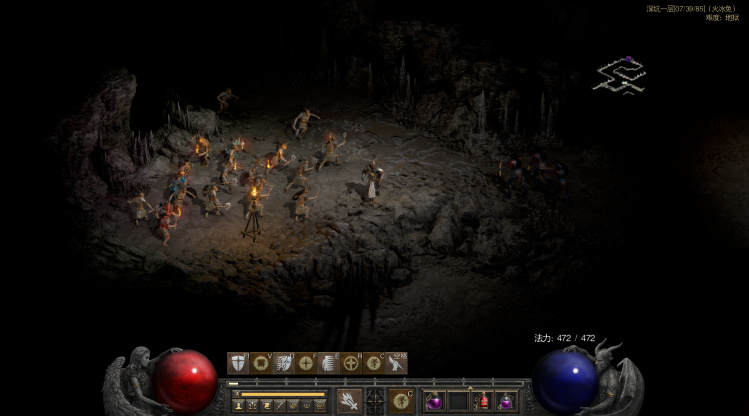749x416 pixels.
Task: Activate the skill bound to E
Action: tap(329, 363)
